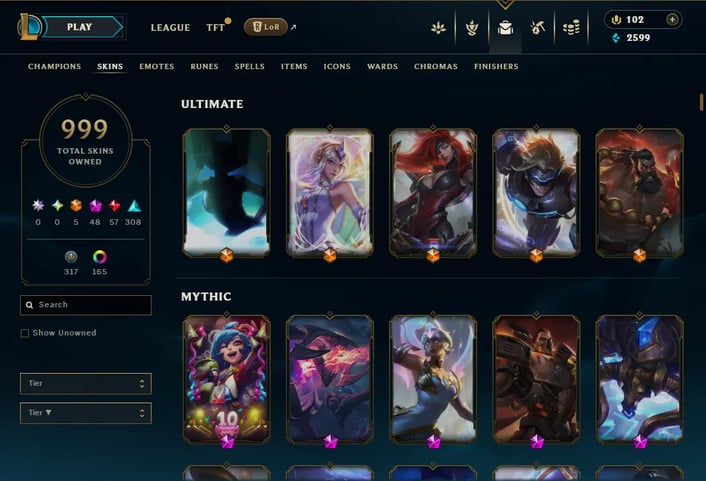Open the Tier sorting dropdown with arrow
The height and width of the screenshot is (481, 706).
(x=86, y=413)
